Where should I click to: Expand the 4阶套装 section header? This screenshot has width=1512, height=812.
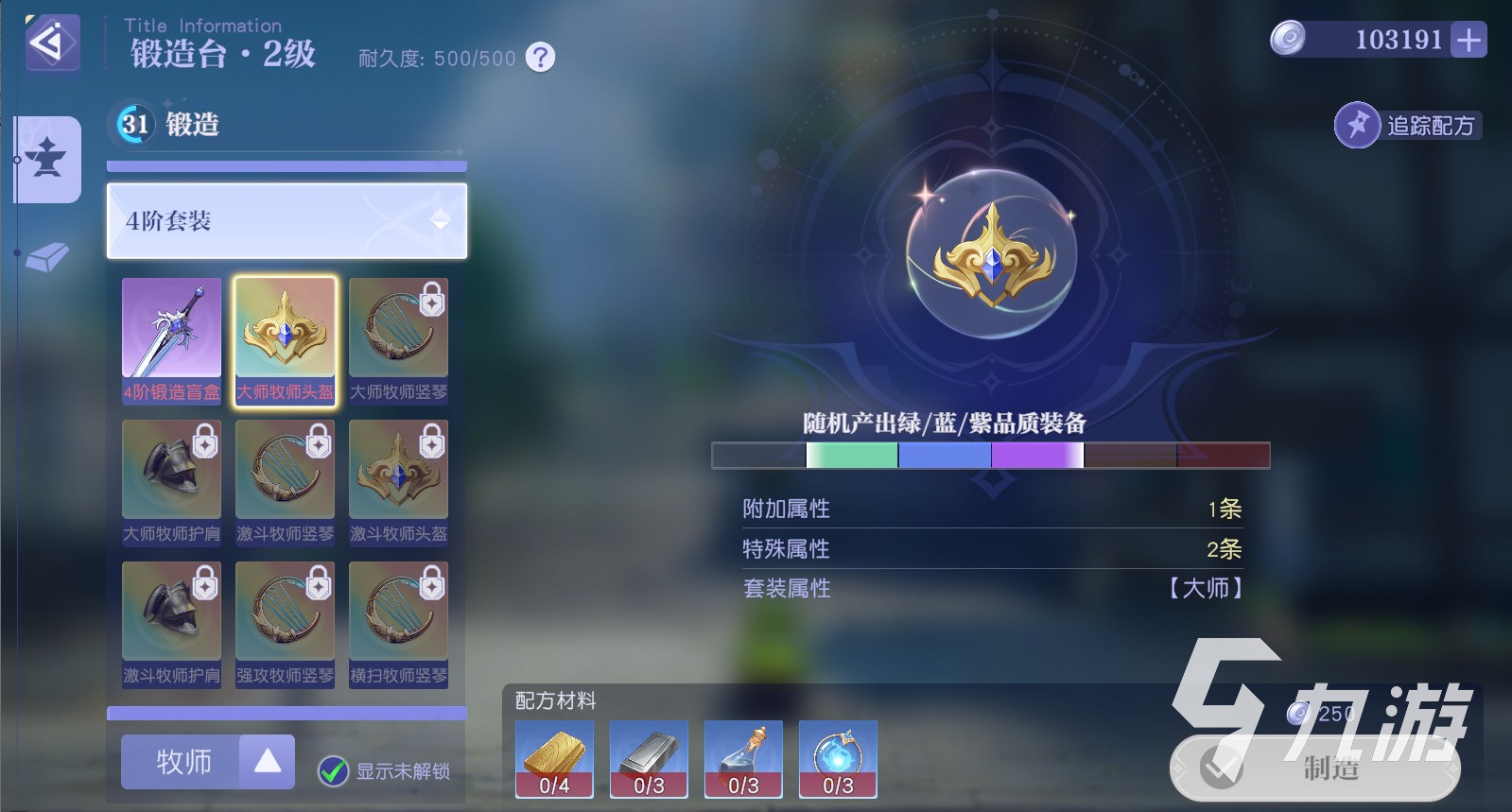286,221
